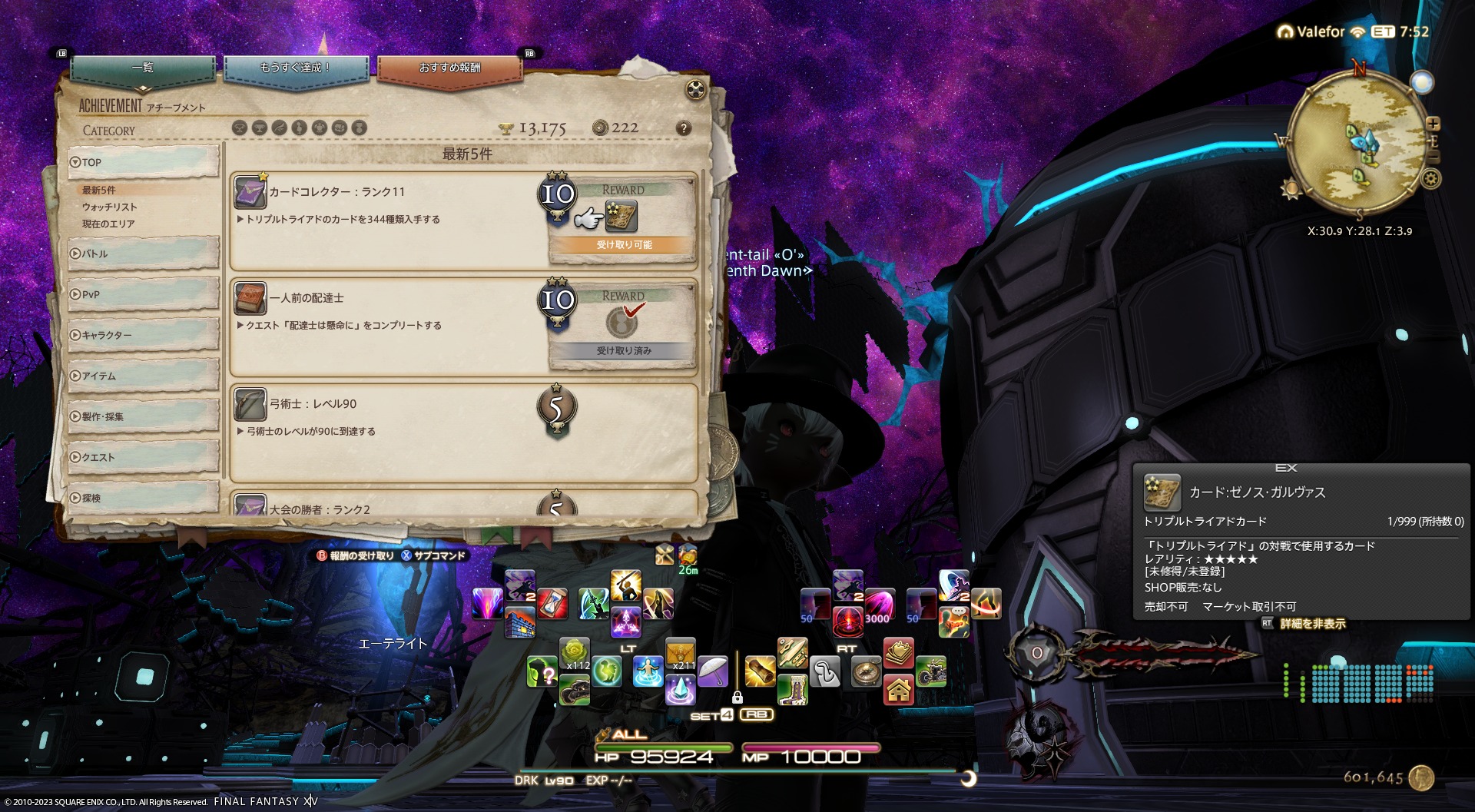Open the 製作・採集 category

tap(143, 416)
